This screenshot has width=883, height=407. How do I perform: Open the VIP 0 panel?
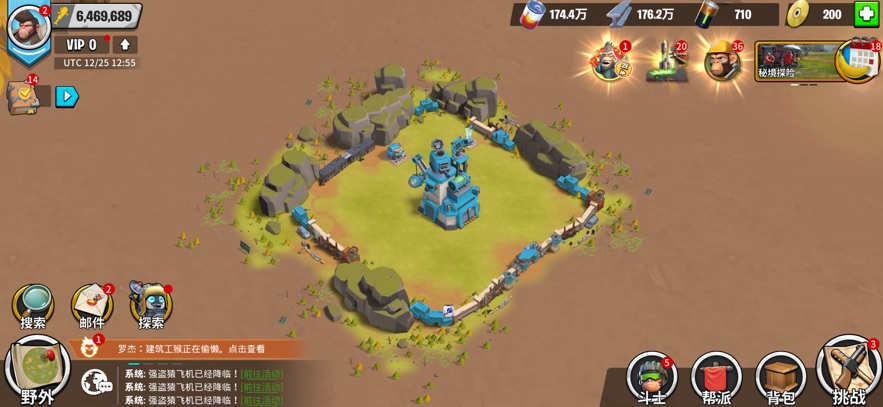(81, 45)
